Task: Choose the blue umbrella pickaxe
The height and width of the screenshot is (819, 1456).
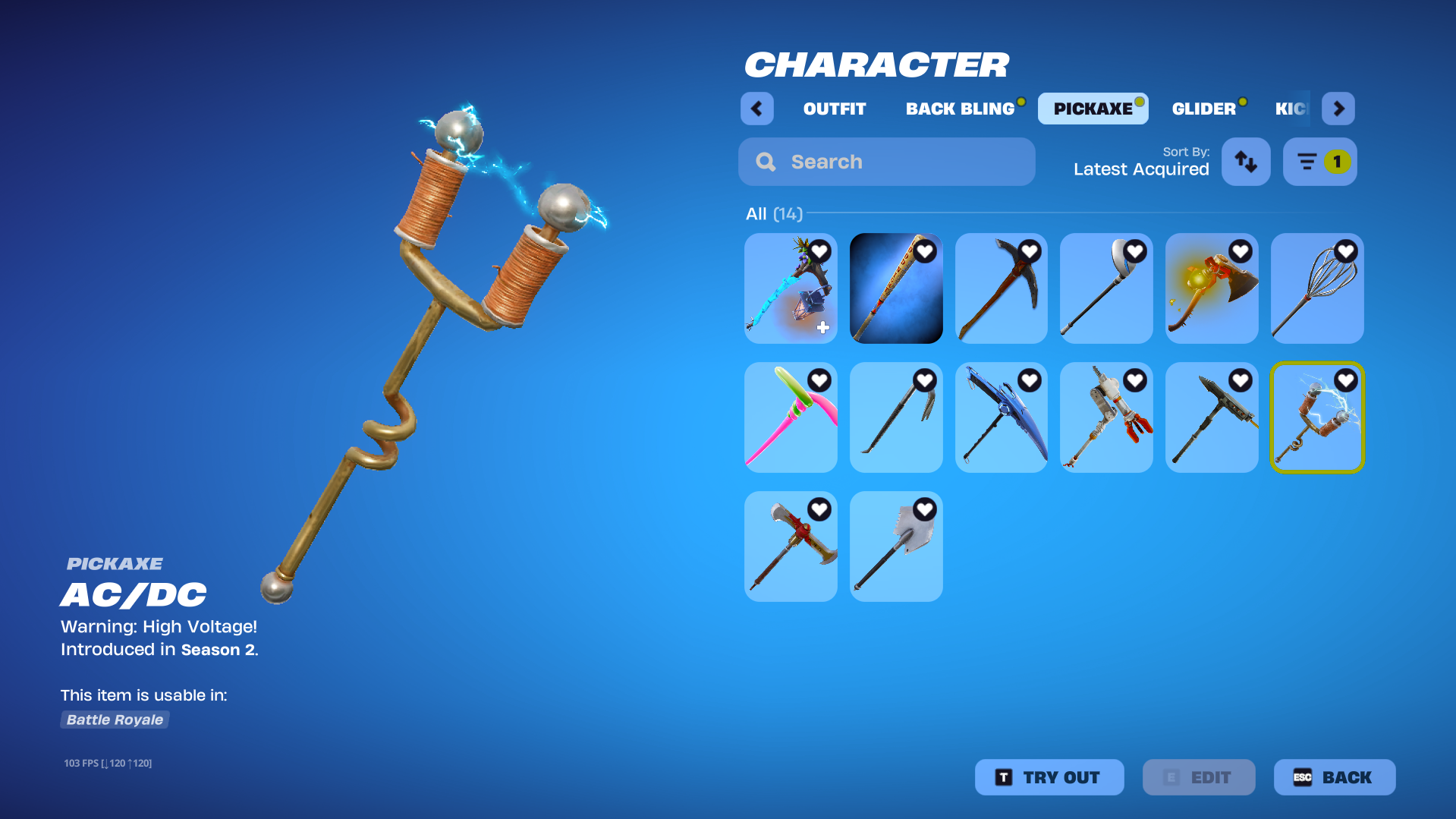Action: pos(1002,417)
